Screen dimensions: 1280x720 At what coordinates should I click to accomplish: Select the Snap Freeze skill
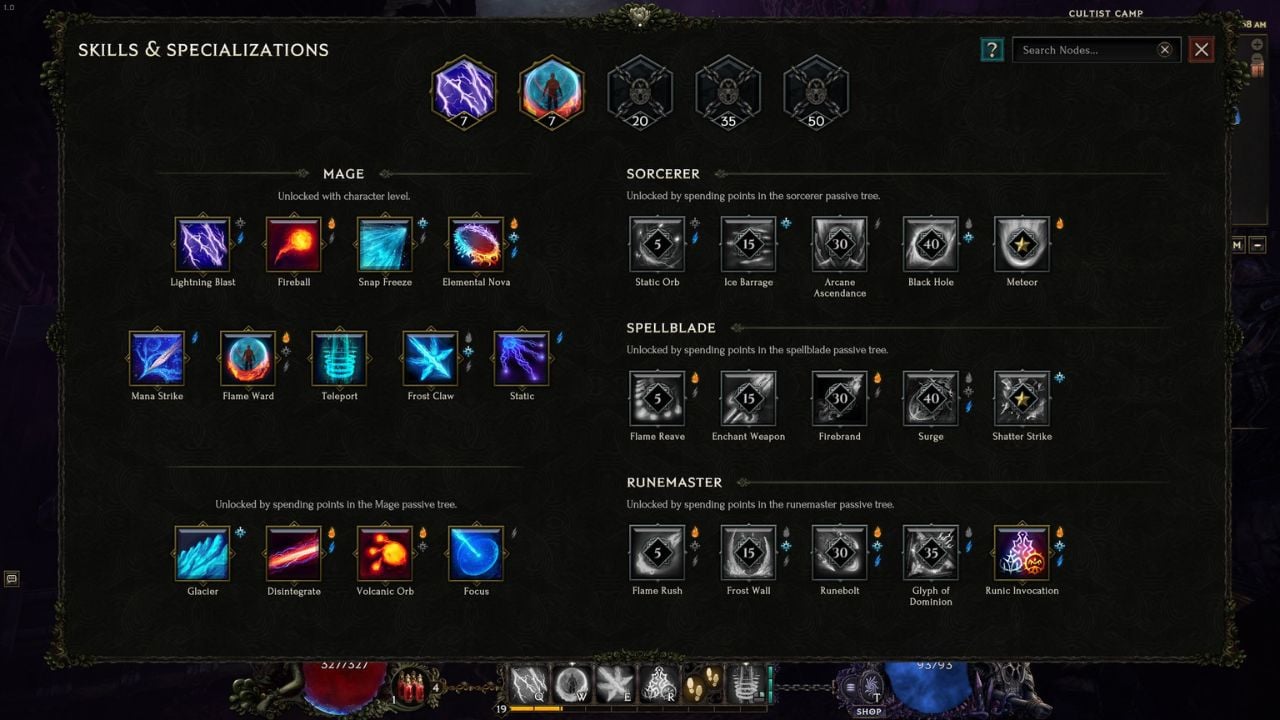click(x=384, y=243)
